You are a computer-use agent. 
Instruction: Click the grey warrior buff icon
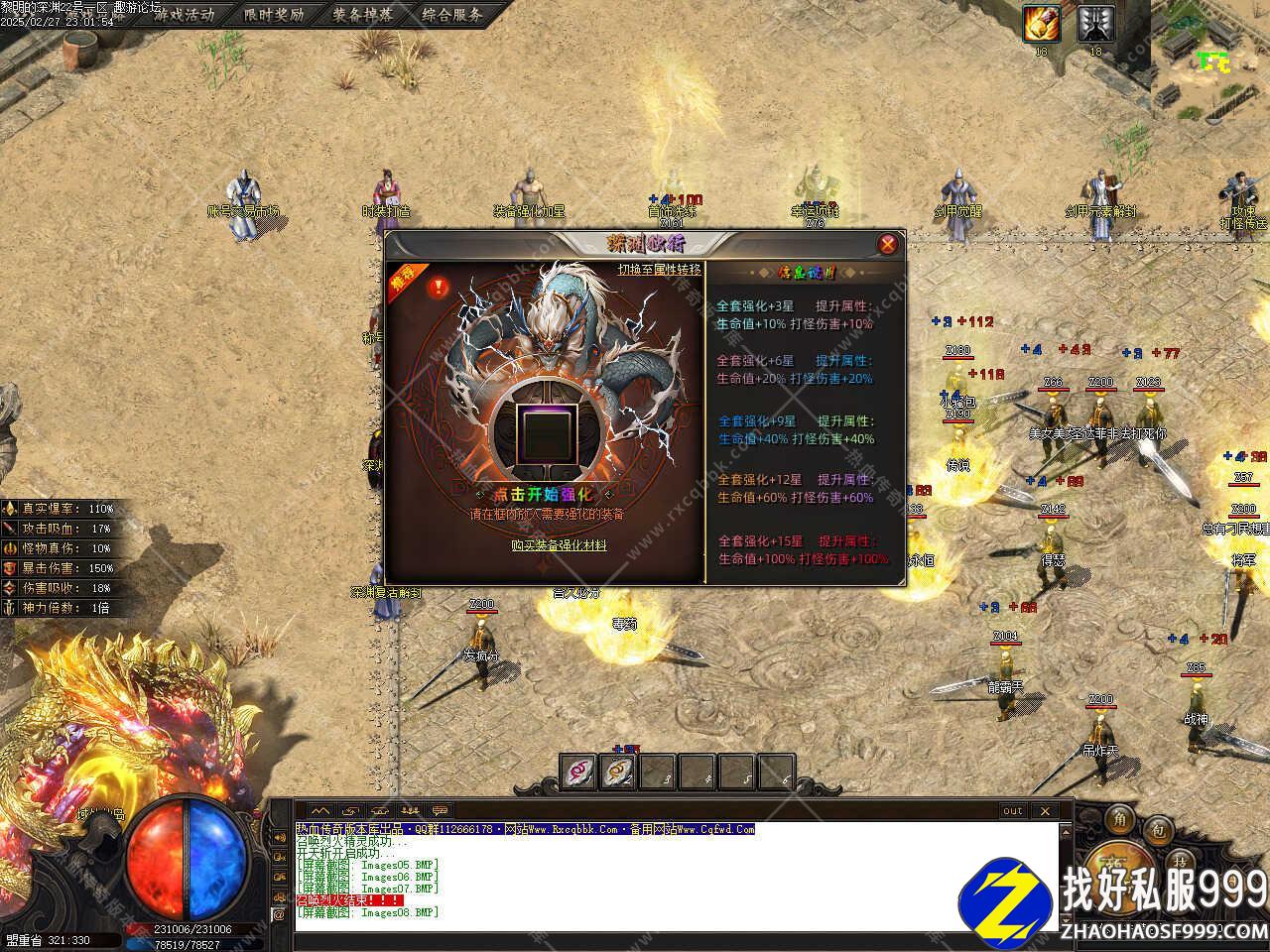(1095, 23)
